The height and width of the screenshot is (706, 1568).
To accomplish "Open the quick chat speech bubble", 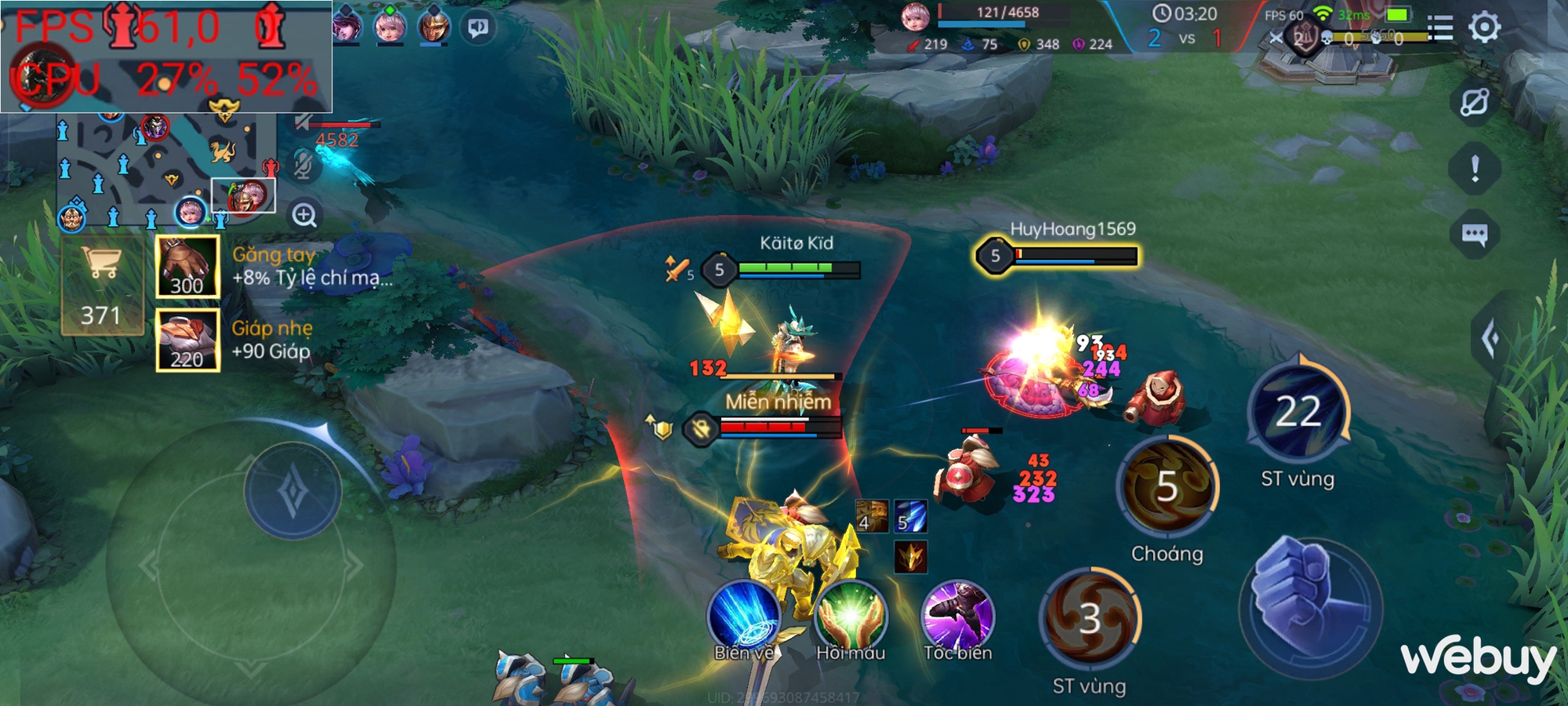I will tap(1475, 234).
